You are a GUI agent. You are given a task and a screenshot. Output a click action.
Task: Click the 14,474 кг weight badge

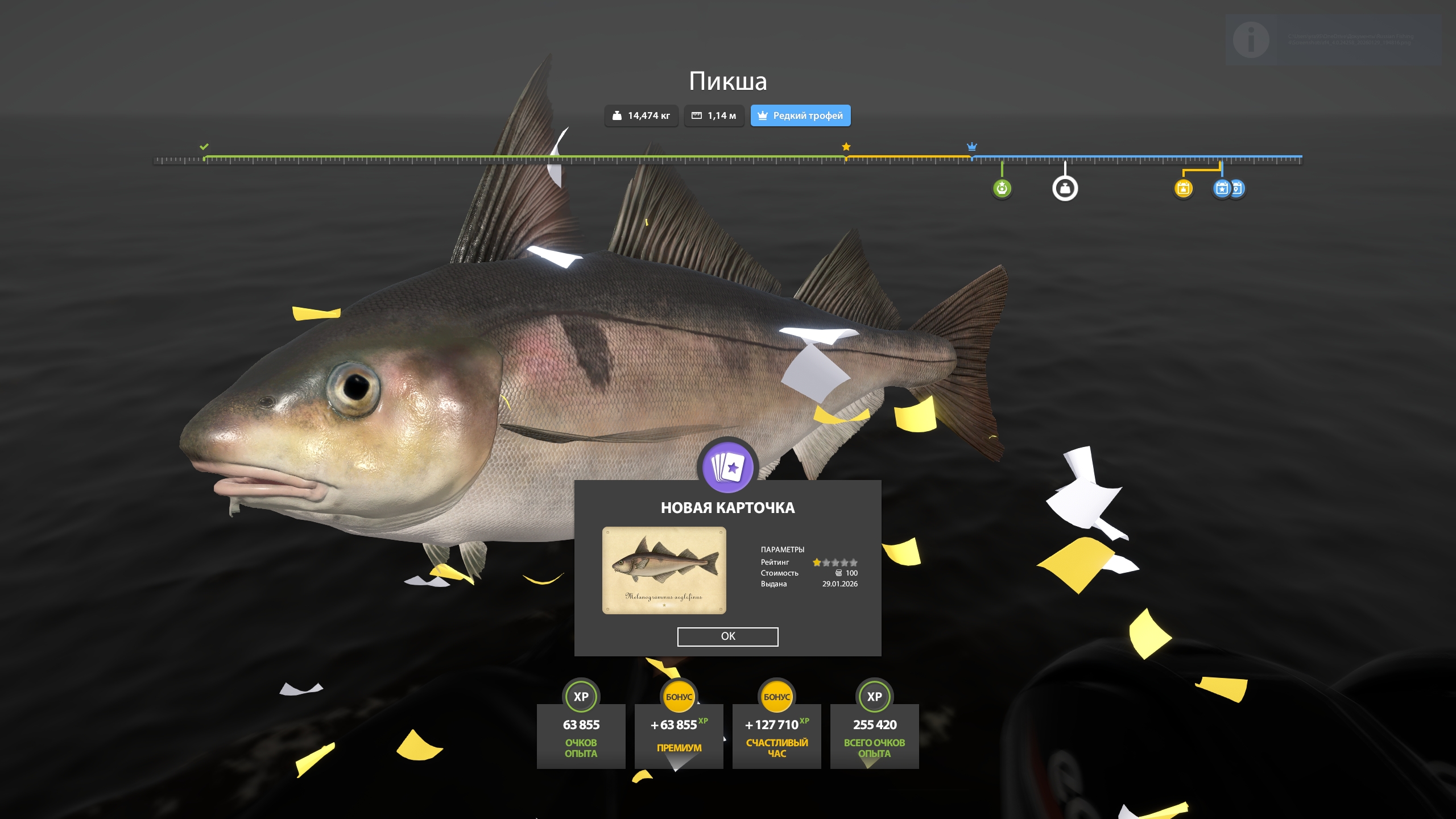[642, 115]
